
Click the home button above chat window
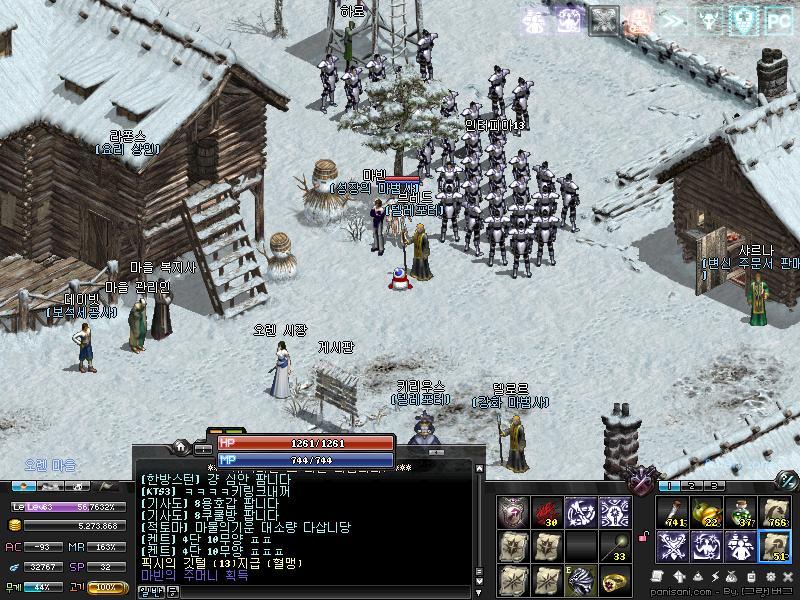(181, 446)
